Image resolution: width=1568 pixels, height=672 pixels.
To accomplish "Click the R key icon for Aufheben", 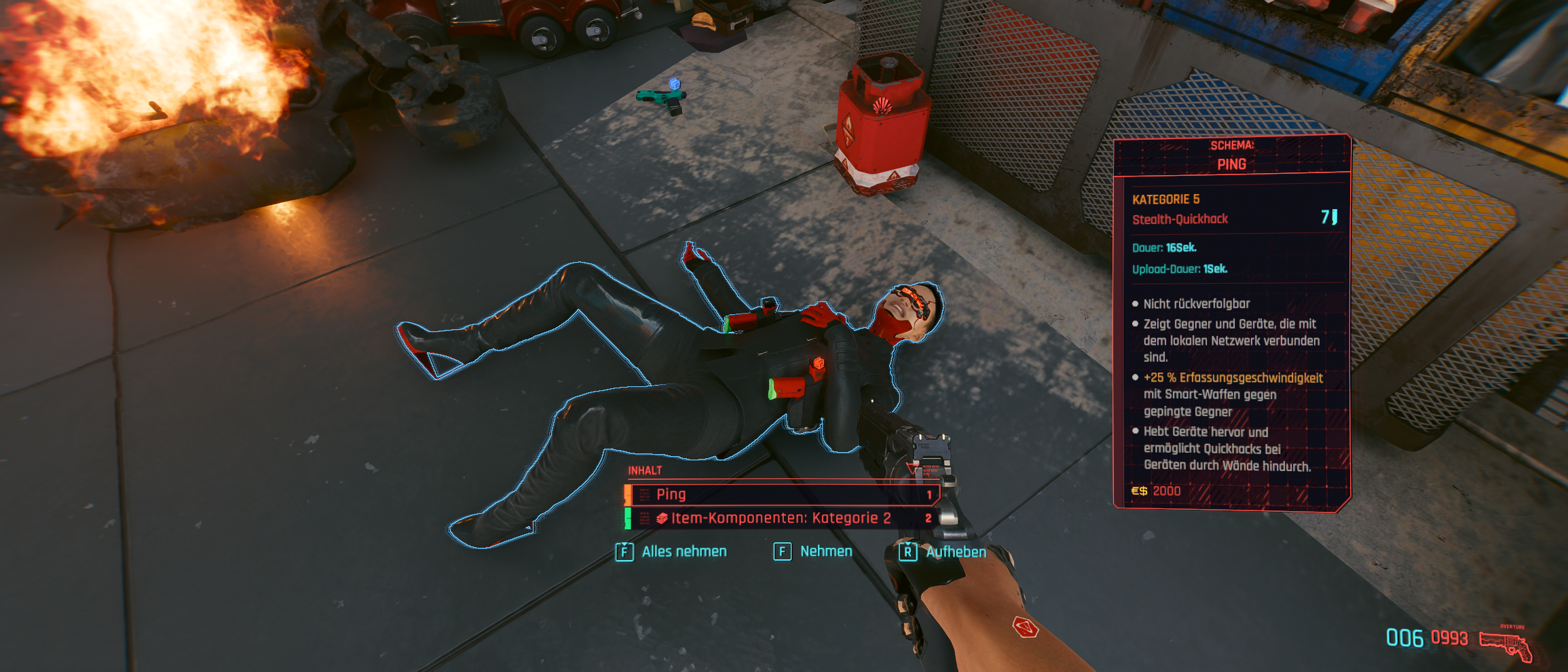I will (x=908, y=551).
